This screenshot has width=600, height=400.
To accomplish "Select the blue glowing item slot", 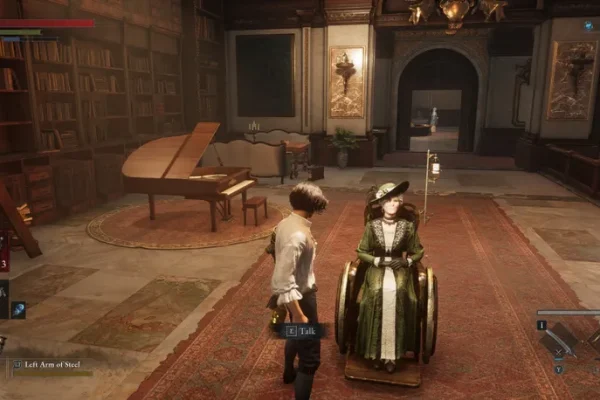I will tap(18, 310).
